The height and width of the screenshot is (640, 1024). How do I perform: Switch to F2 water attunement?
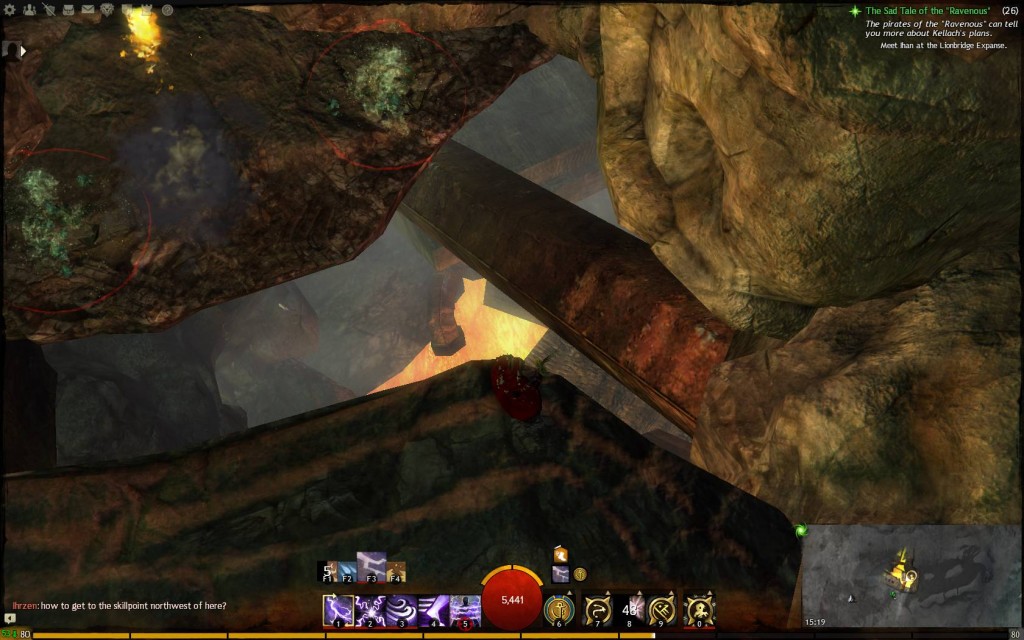tap(347, 571)
